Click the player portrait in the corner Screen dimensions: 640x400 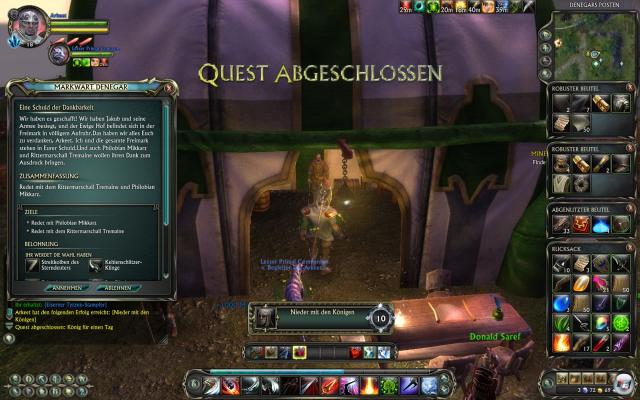tap(25, 24)
